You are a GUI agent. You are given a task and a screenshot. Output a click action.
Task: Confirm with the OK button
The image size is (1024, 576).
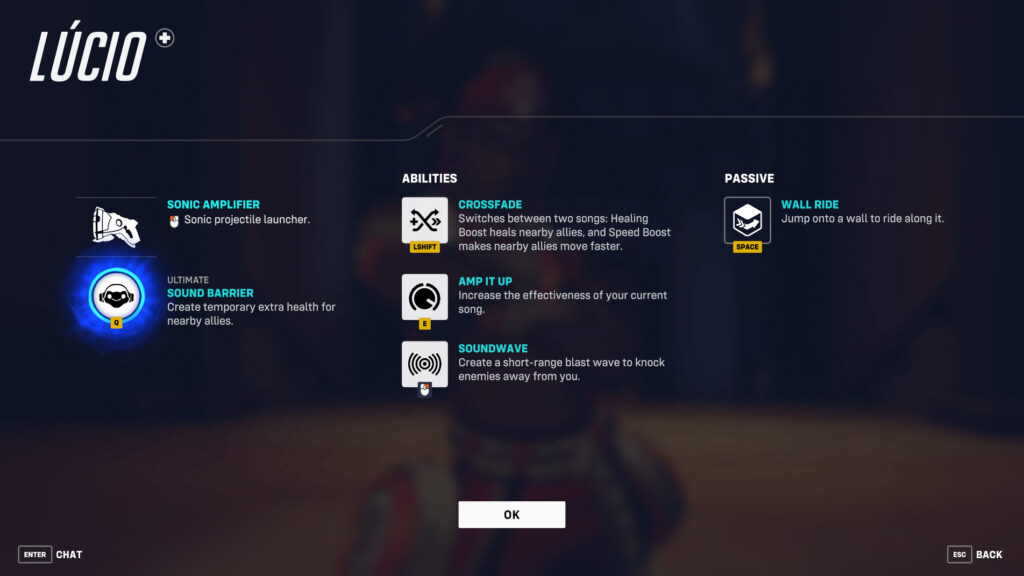(x=511, y=514)
